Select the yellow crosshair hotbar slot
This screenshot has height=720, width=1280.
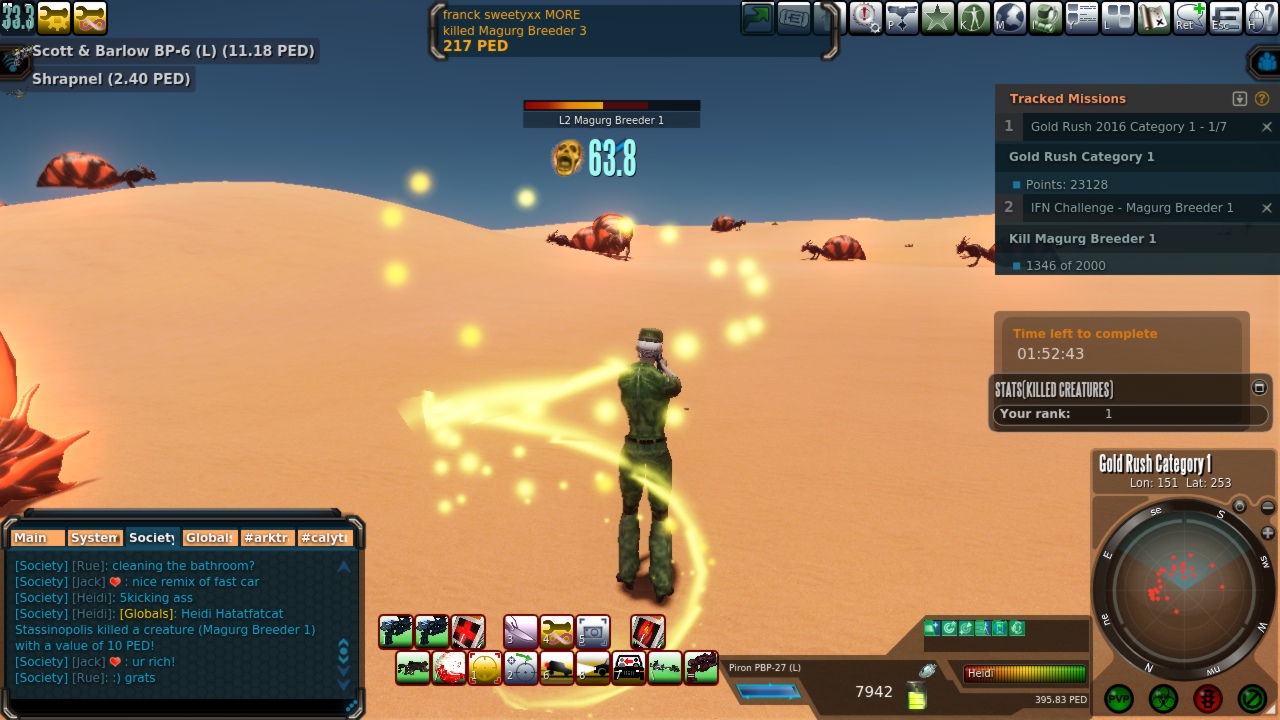click(x=485, y=667)
